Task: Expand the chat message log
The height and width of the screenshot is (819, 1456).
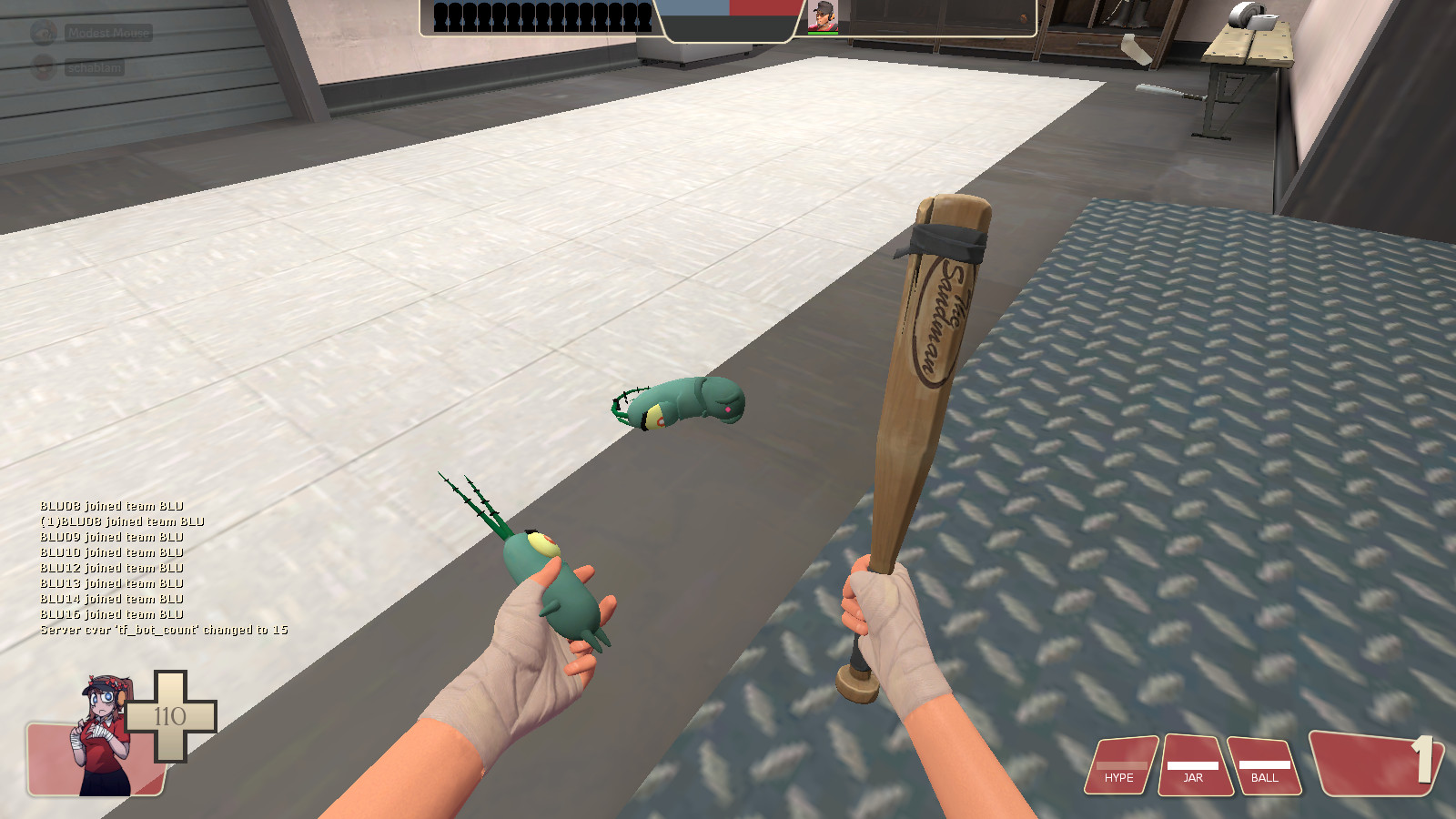Action: coord(136,569)
